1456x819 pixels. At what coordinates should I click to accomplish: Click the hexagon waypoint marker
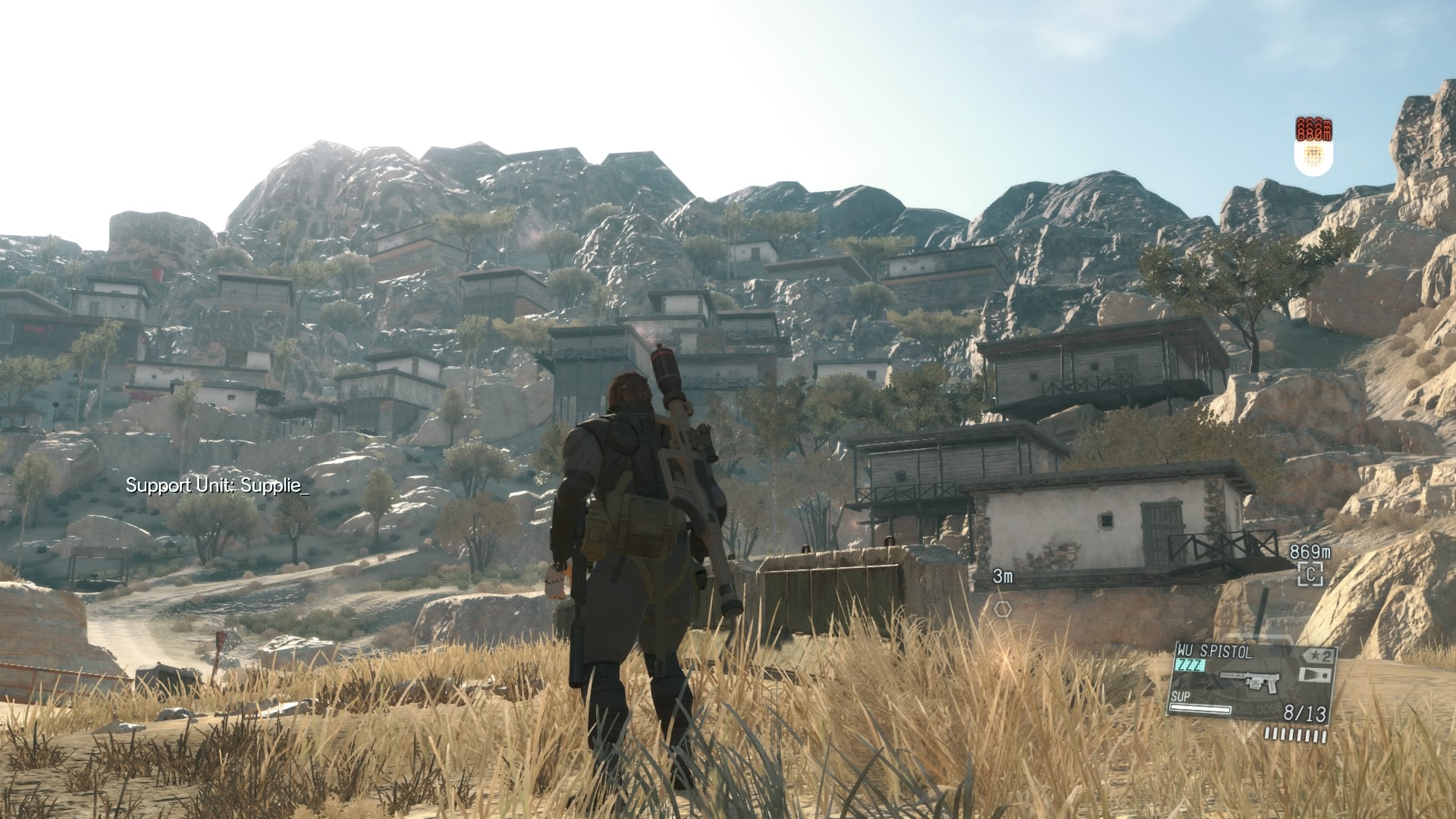click(1003, 608)
